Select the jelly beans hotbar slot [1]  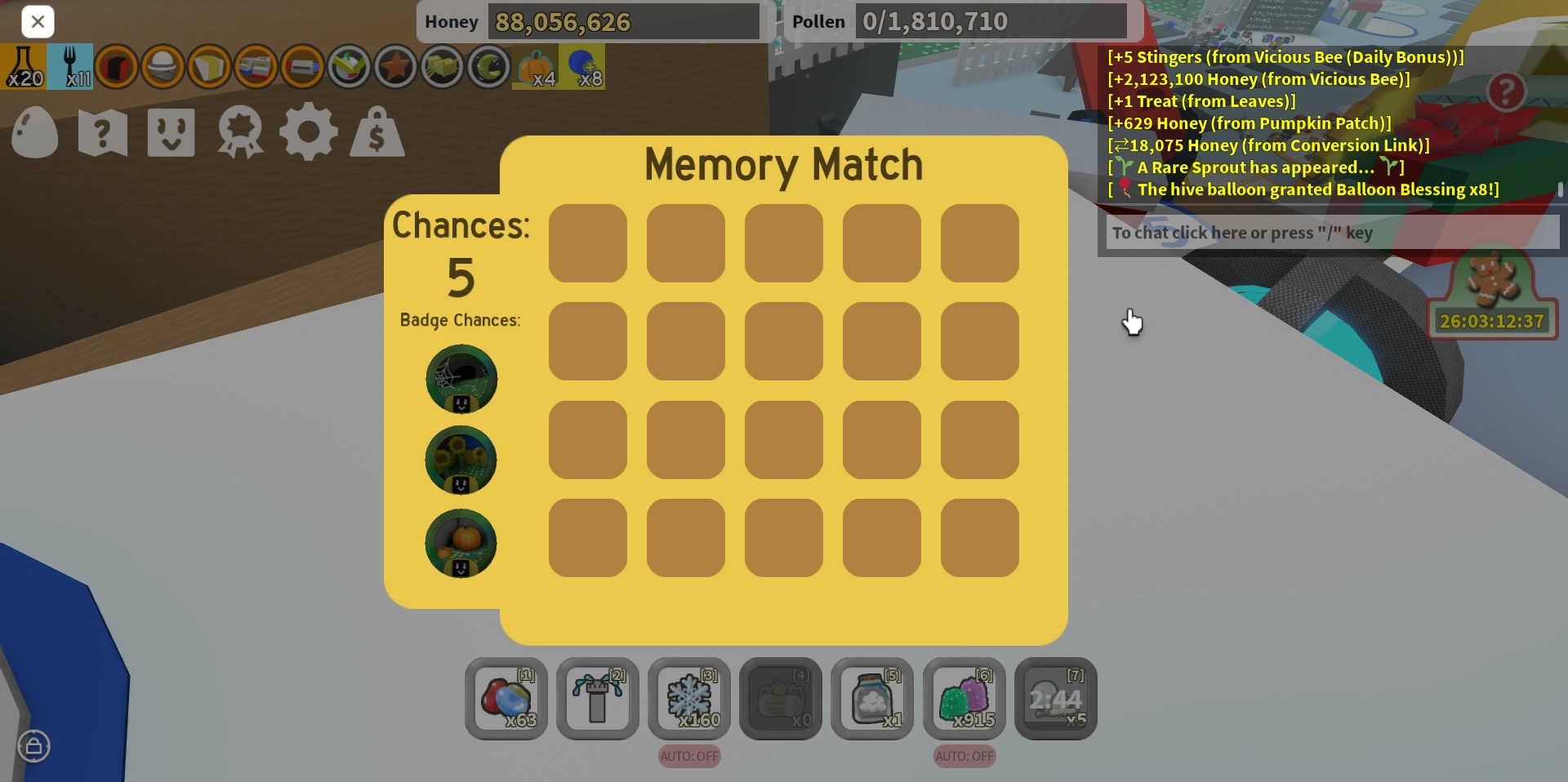point(506,699)
